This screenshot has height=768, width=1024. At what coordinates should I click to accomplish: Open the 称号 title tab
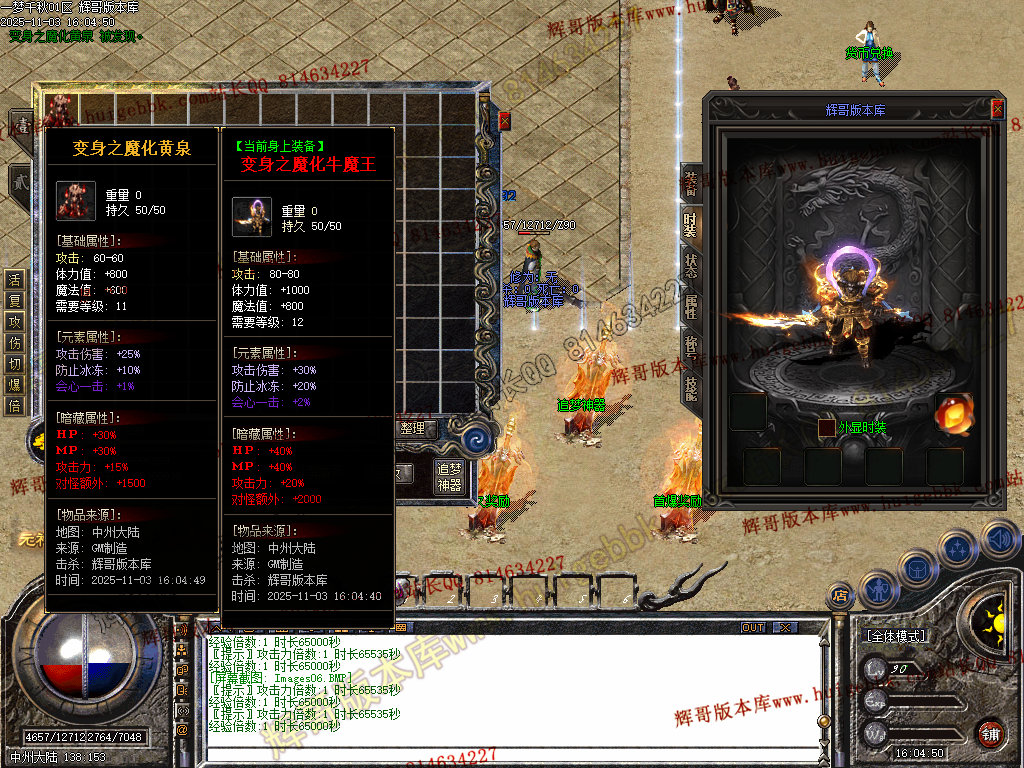pos(691,347)
